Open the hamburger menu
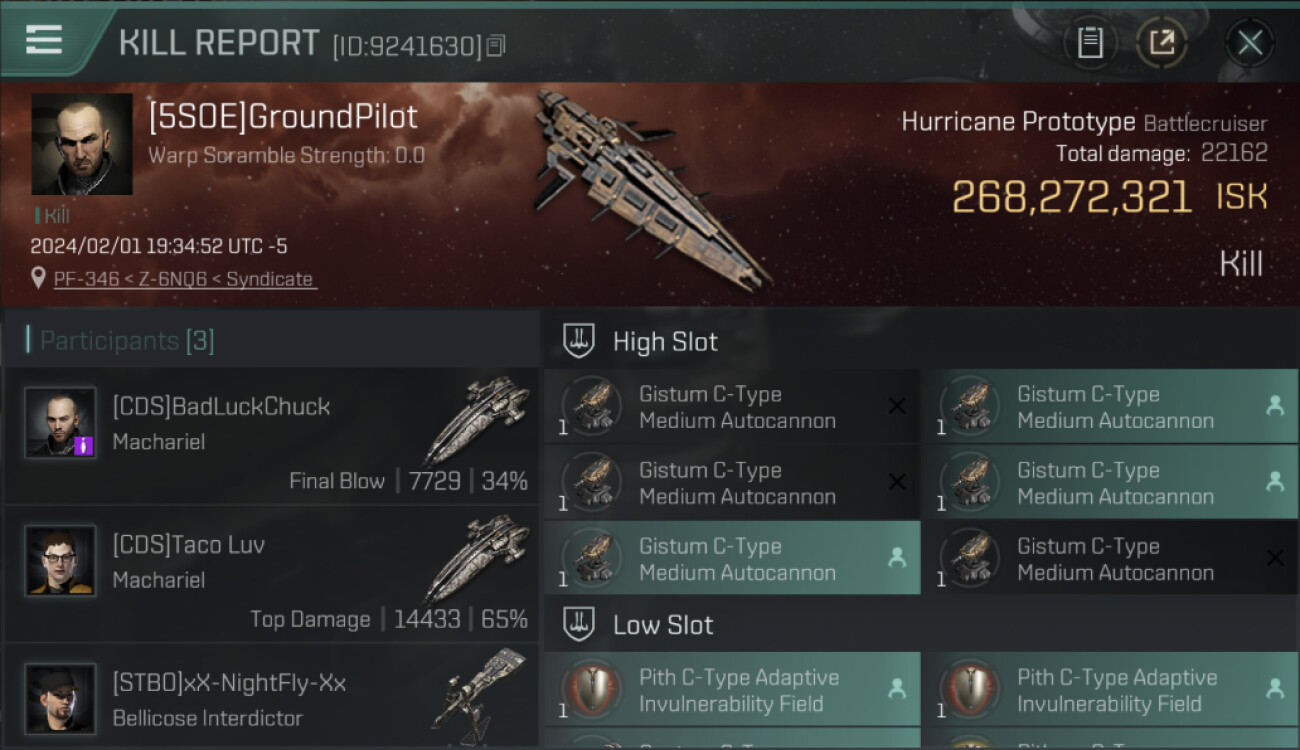This screenshot has height=750, width=1300. pos(43,40)
